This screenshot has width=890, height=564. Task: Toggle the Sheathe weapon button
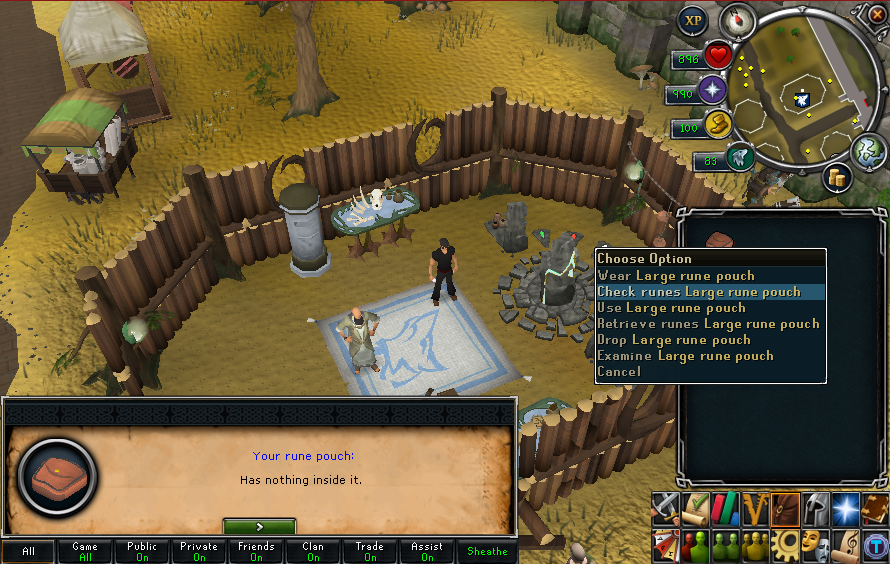(x=487, y=552)
